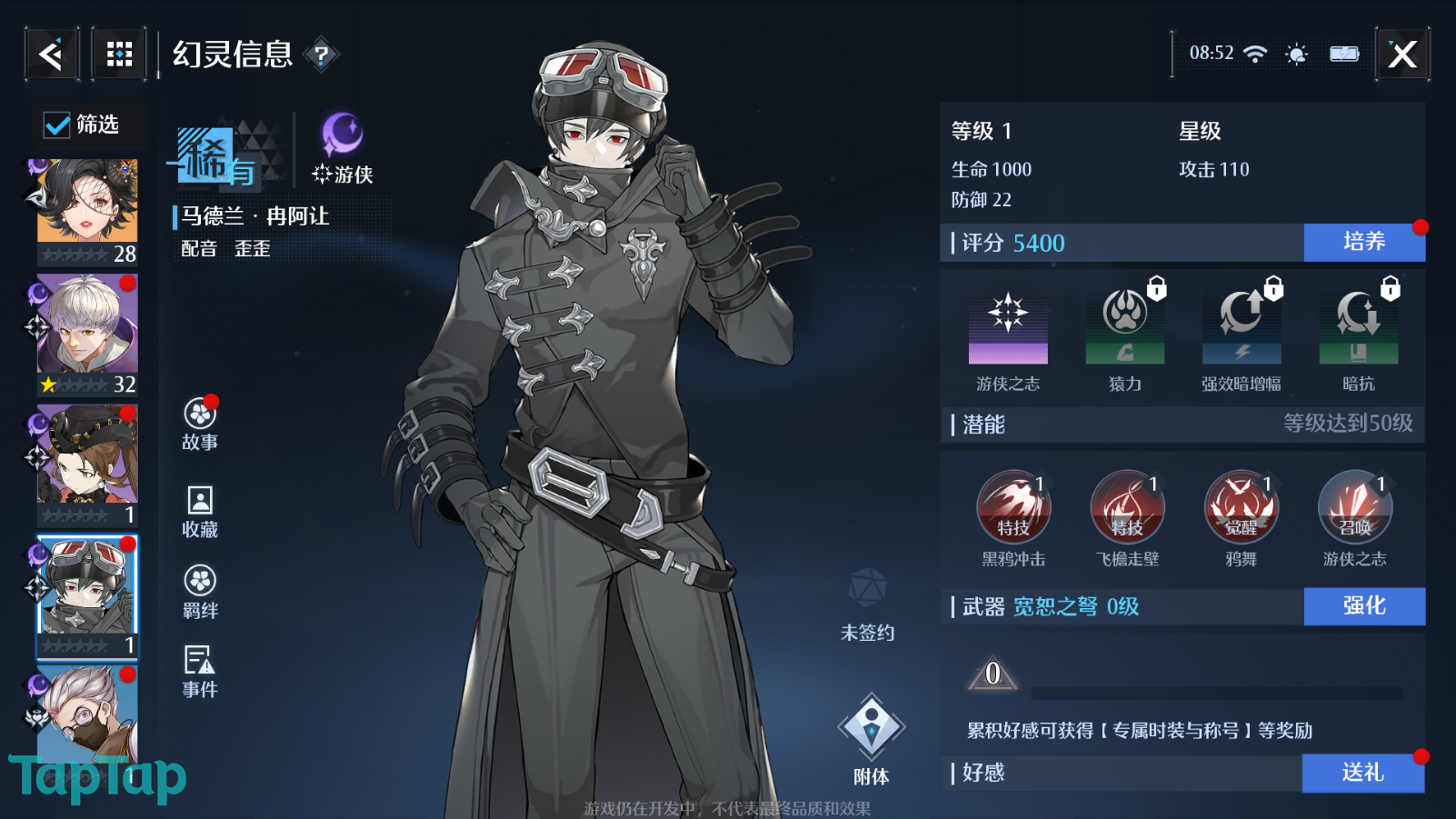
Task: View the 黑鸦冲击 skill icon
Action: pos(1013,507)
